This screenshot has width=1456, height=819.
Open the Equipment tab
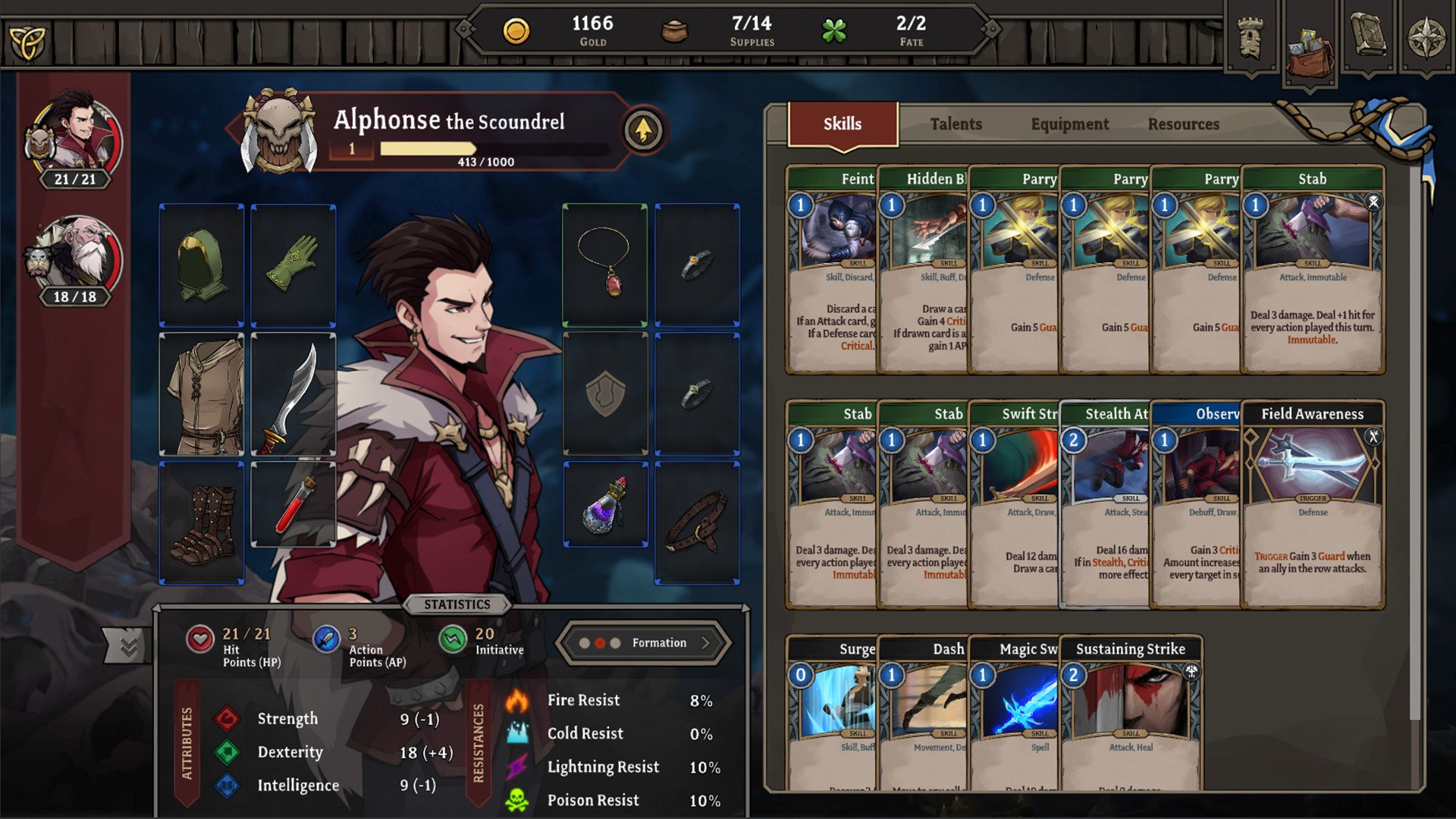tap(1069, 124)
